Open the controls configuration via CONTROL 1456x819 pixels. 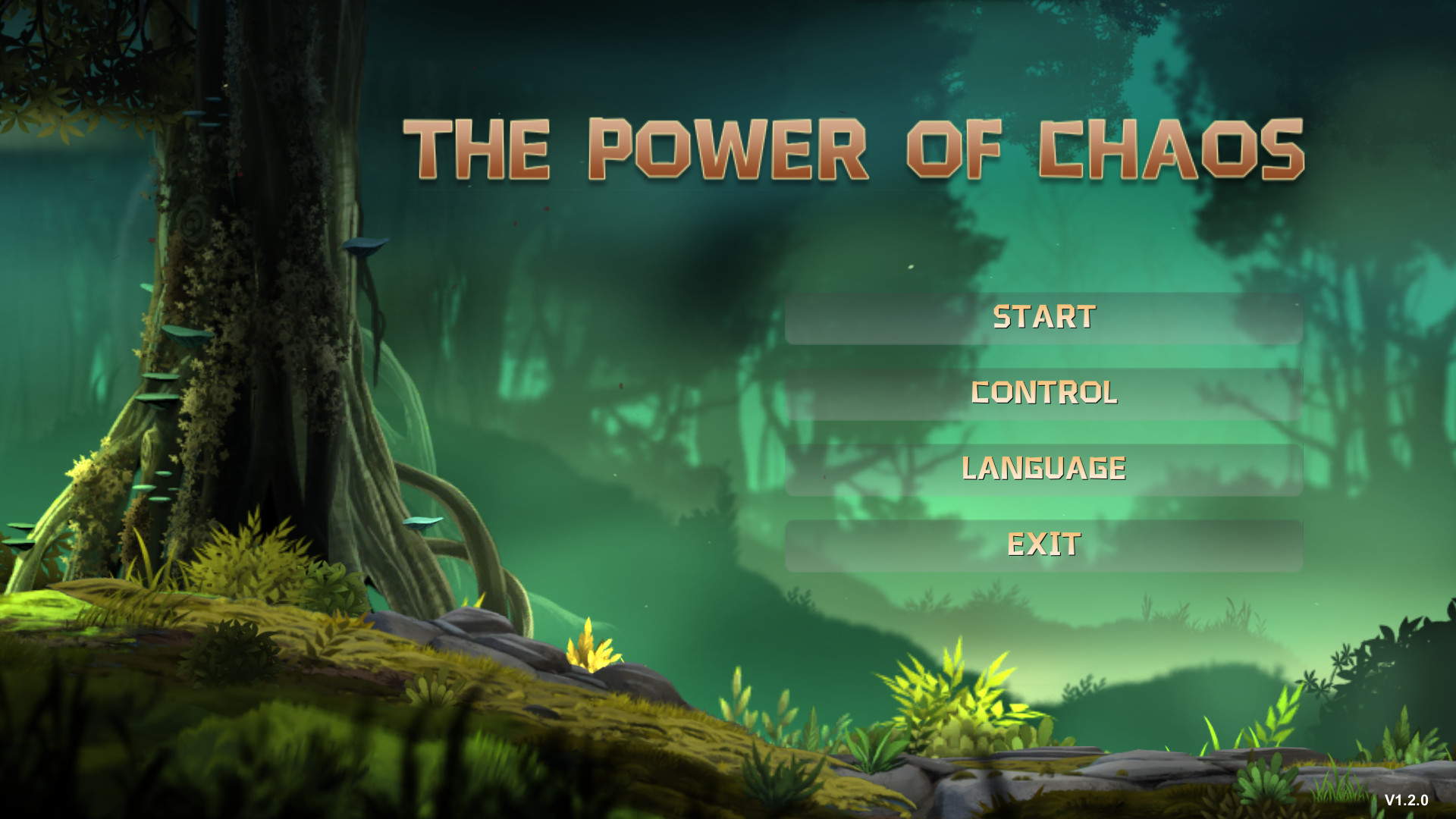point(1045,393)
